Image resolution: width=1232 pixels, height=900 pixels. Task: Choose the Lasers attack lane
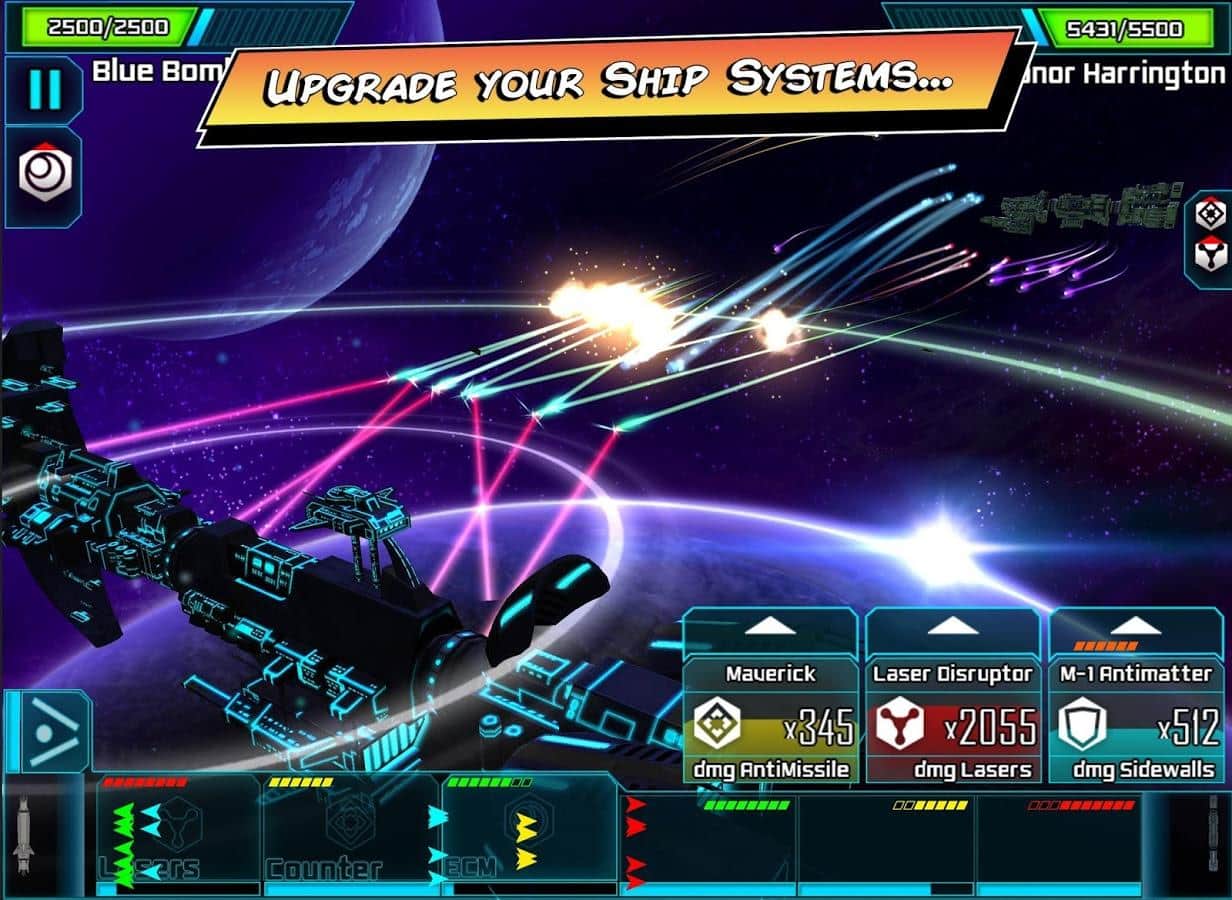coord(178,830)
